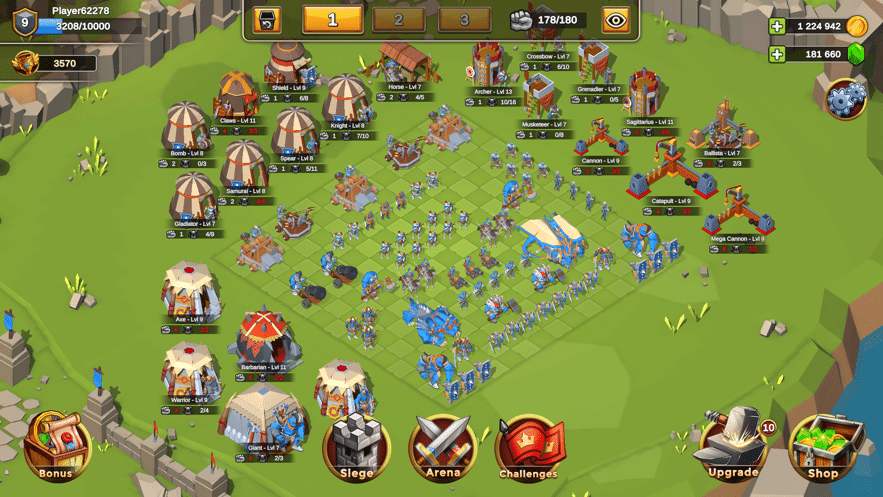Enter the Arena
This screenshot has height=497, width=883.
(x=443, y=445)
